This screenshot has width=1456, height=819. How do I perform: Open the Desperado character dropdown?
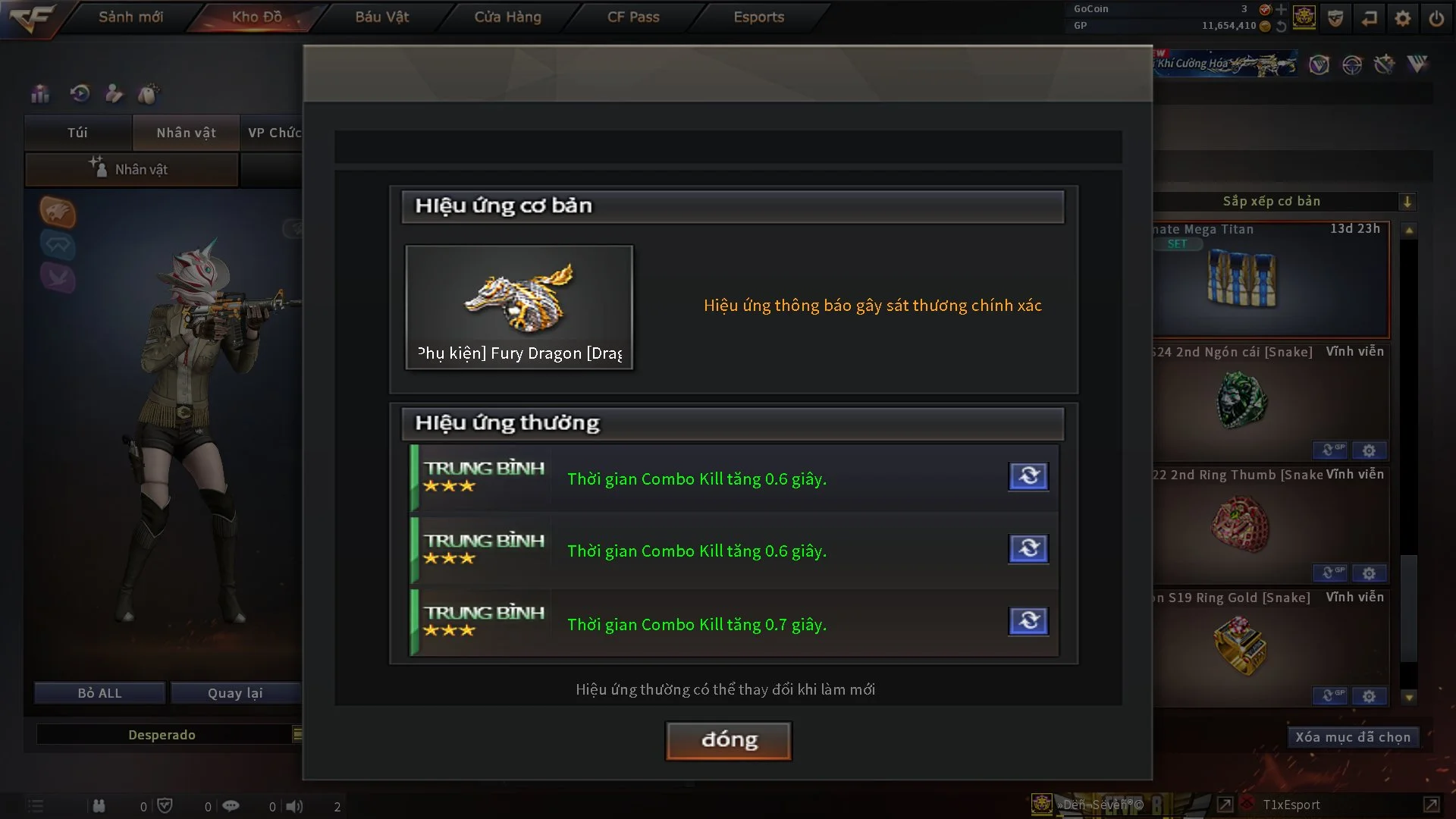(x=297, y=734)
